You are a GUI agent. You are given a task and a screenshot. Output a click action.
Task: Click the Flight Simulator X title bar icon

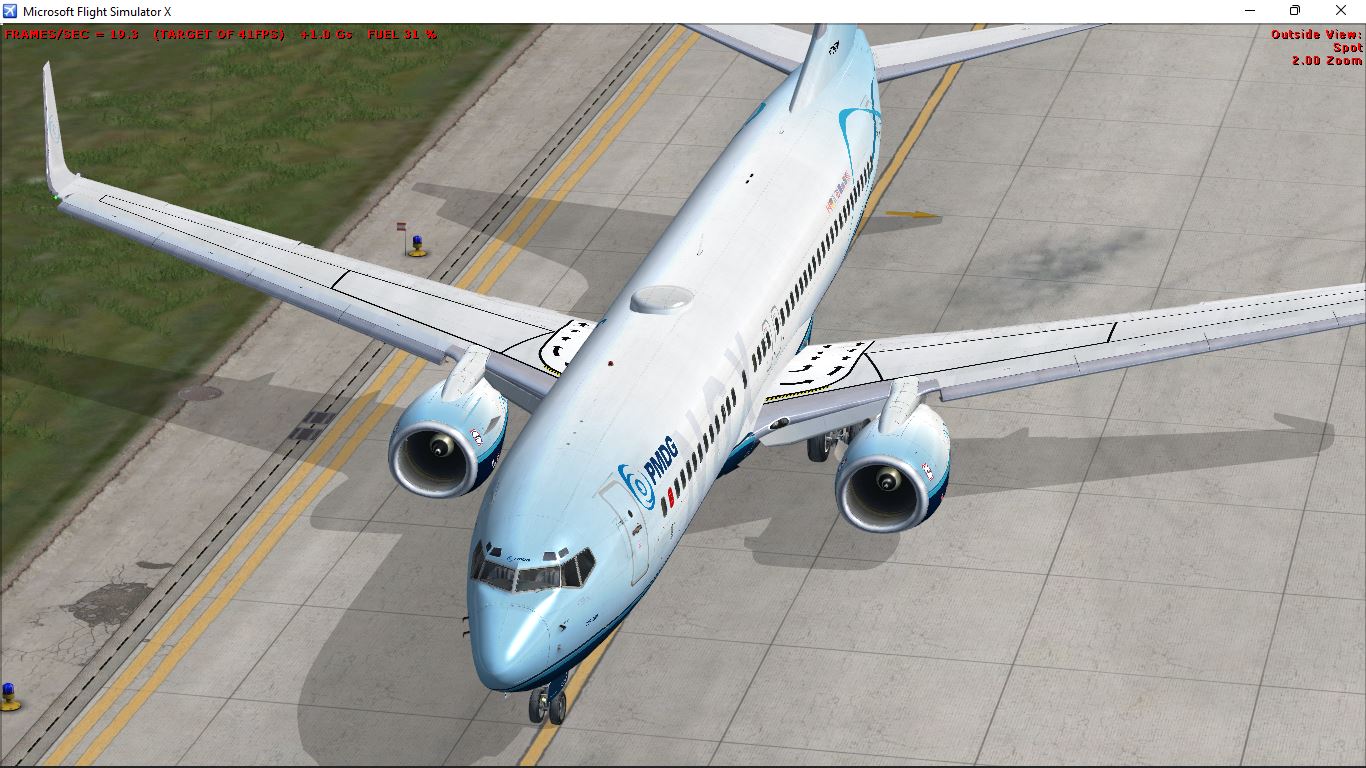tap(10, 11)
